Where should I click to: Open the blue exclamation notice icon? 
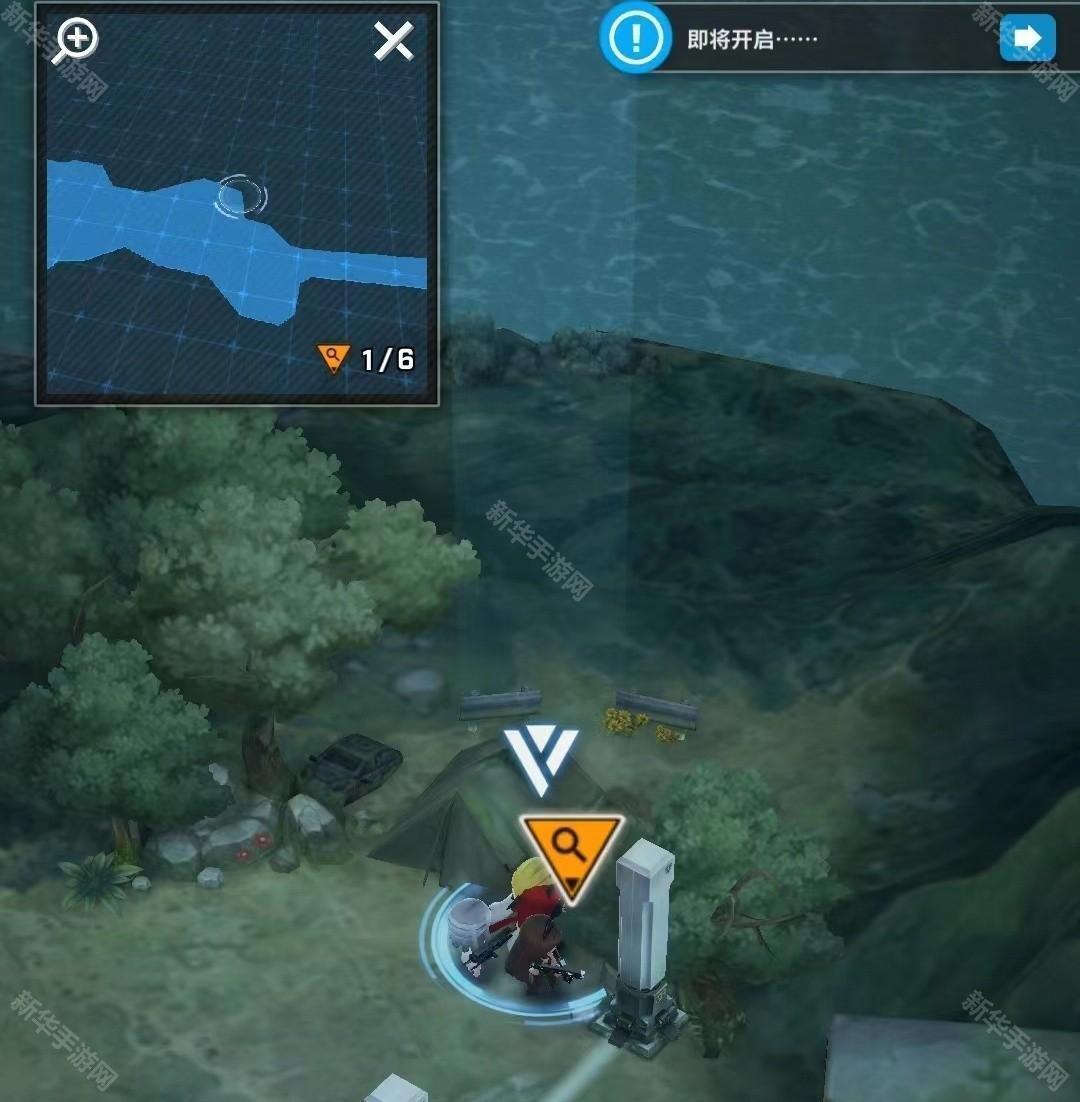[x=634, y=38]
